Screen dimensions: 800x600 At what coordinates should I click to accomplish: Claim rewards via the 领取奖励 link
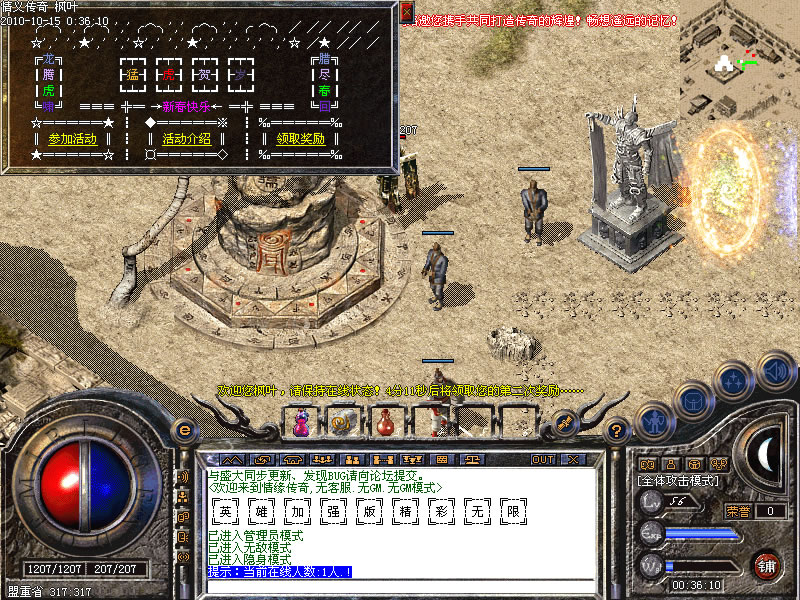(300, 139)
